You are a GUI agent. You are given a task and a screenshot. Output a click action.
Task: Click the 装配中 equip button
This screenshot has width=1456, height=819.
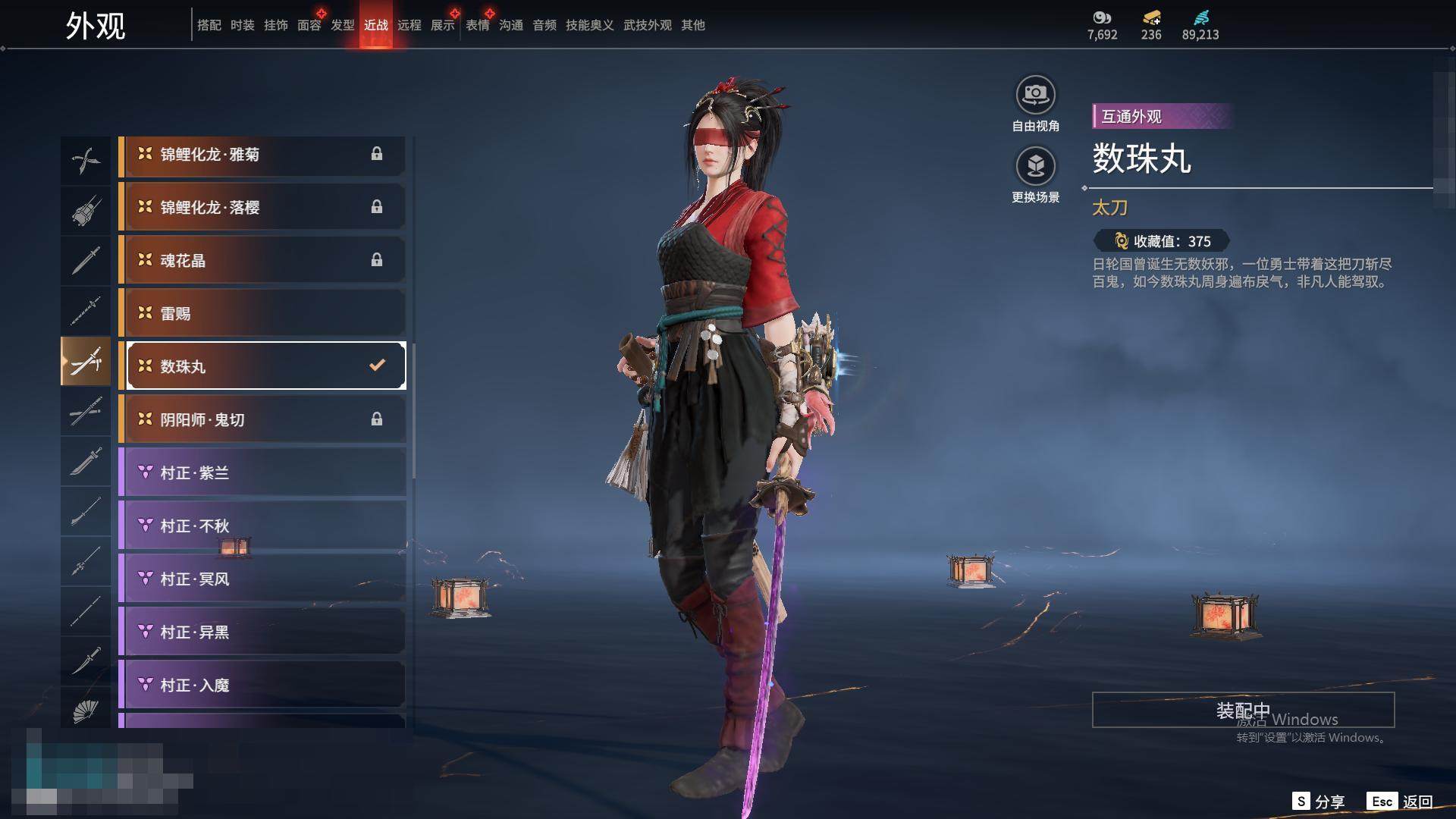(1243, 710)
